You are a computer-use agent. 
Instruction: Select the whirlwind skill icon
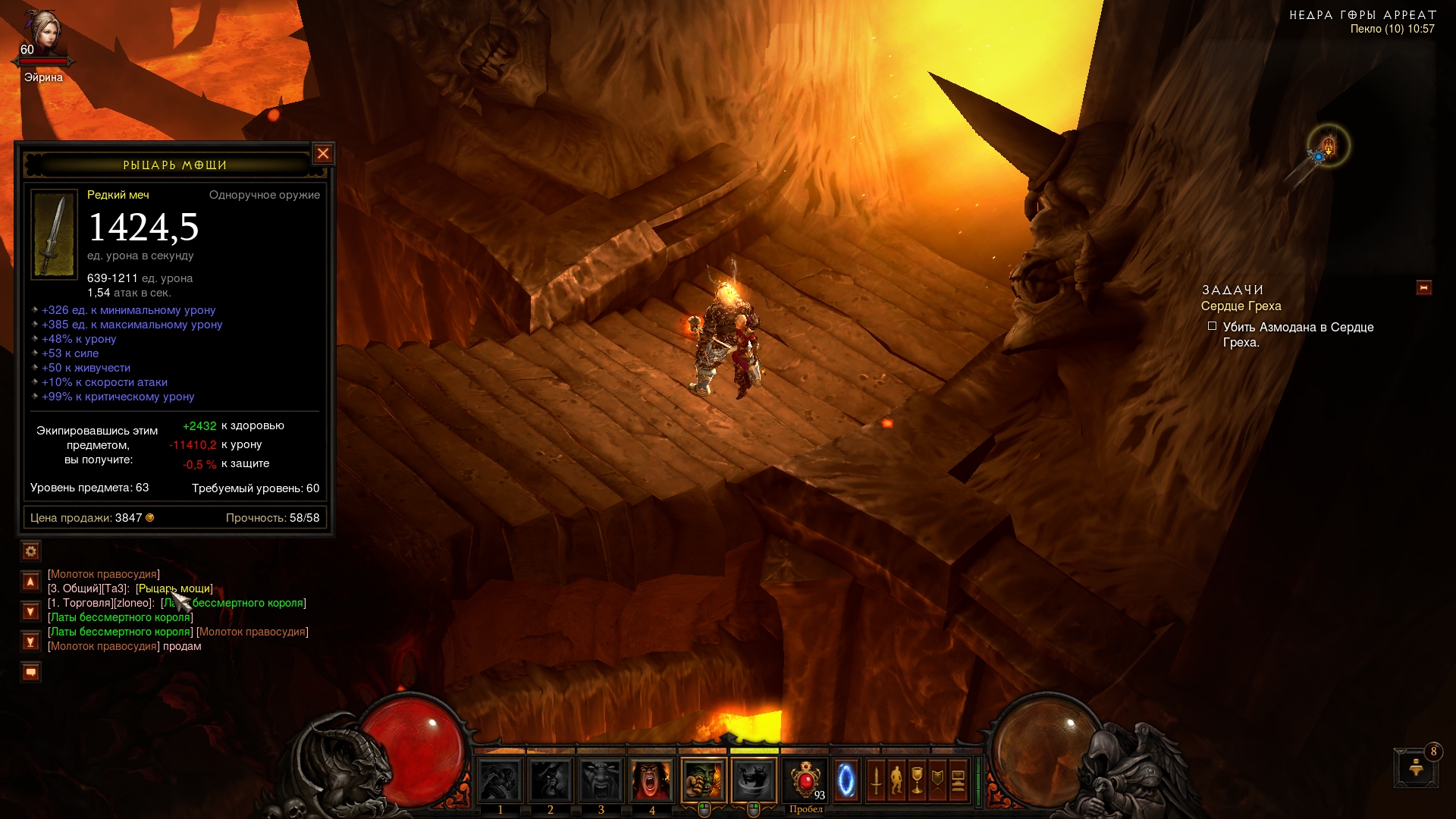coord(754,780)
